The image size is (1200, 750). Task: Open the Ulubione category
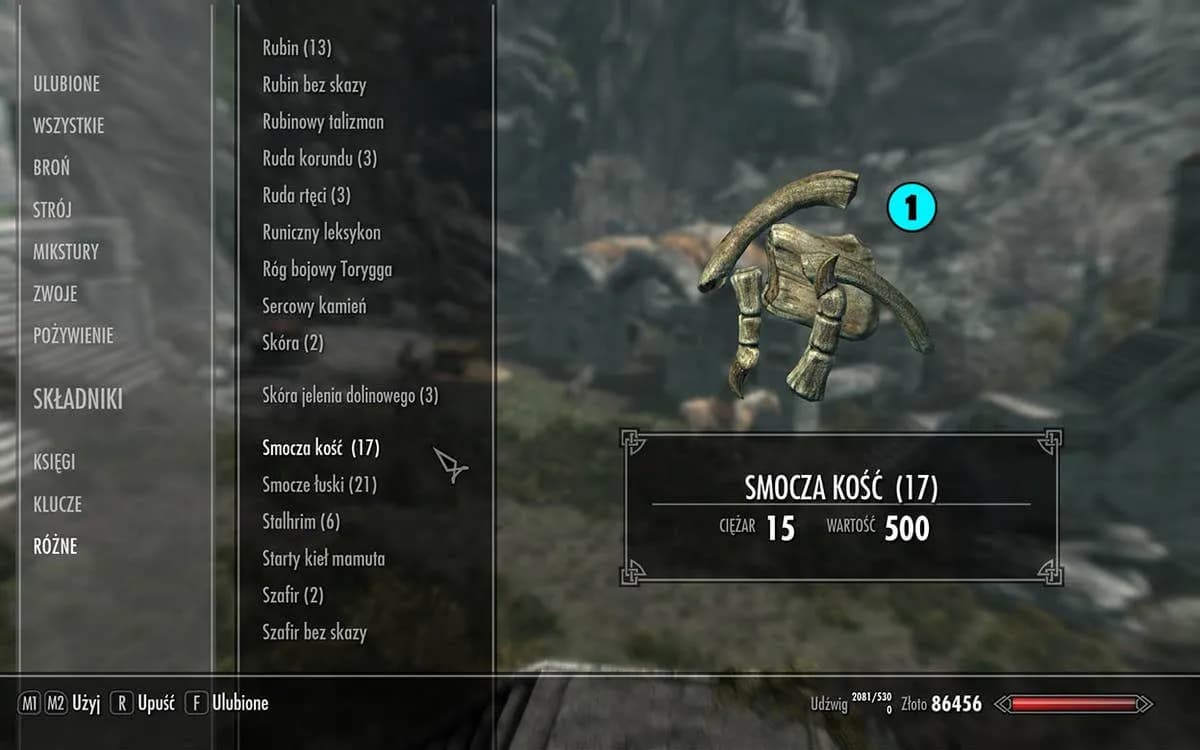(66, 84)
